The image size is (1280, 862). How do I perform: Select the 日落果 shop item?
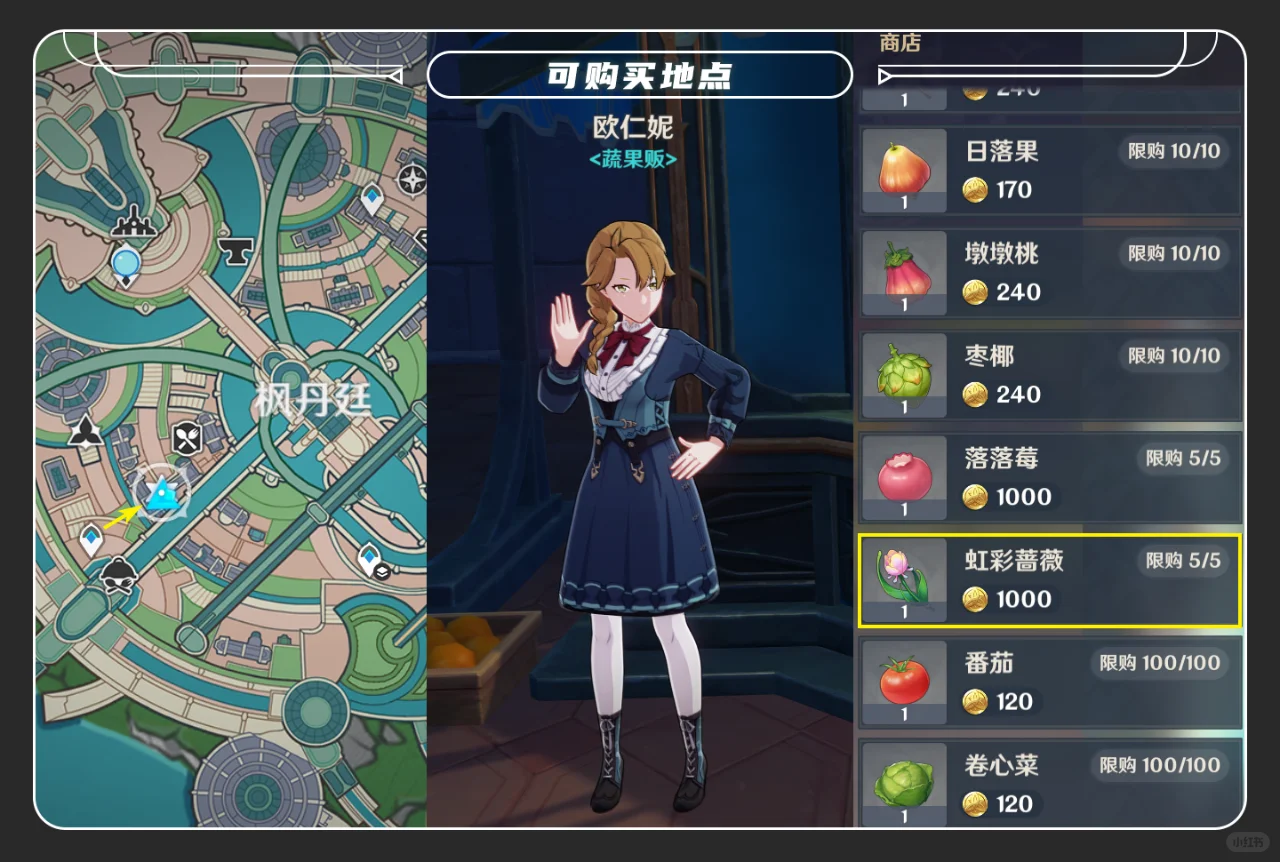pos(1050,170)
